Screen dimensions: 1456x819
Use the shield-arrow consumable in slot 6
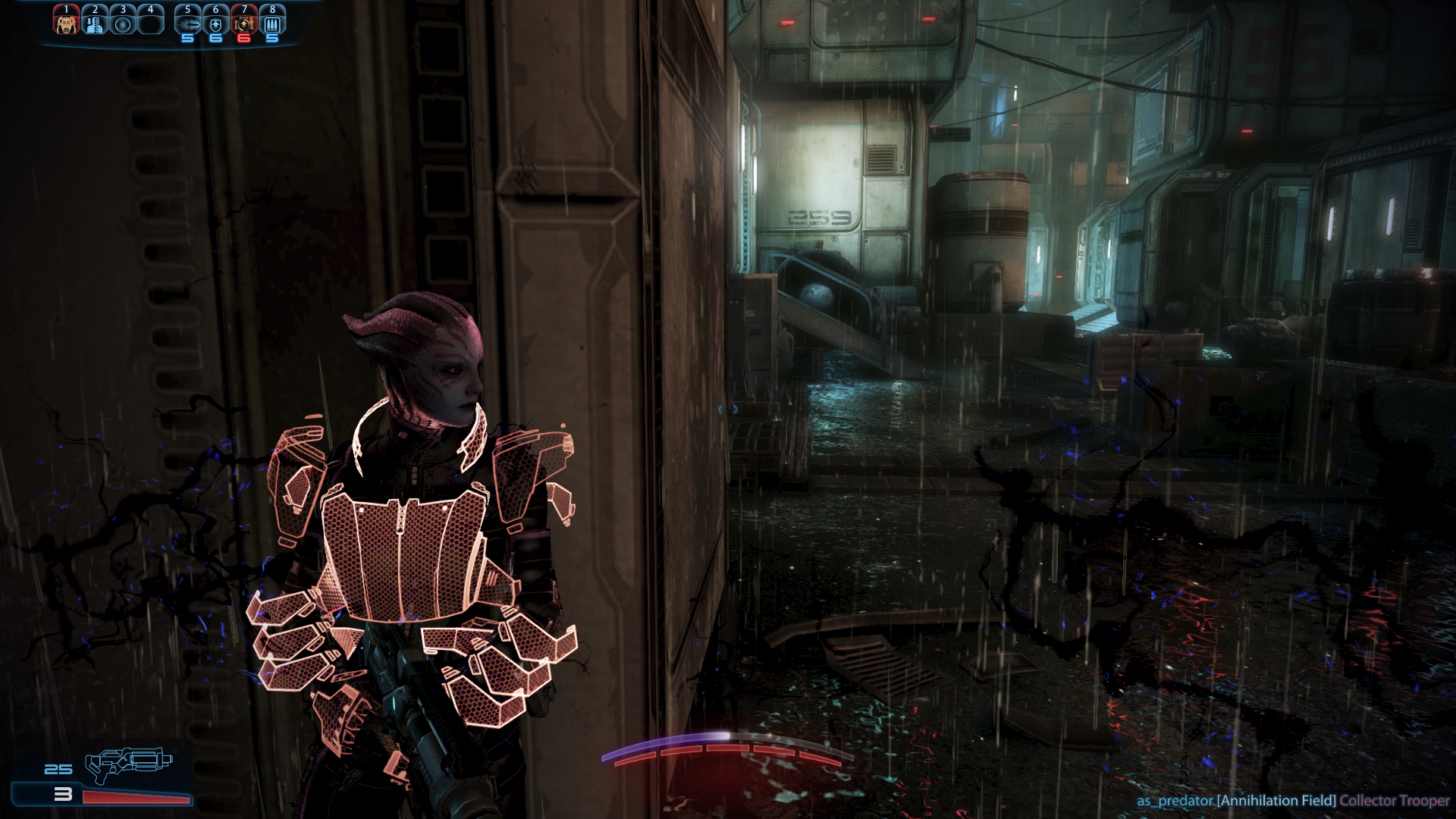[x=216, y=24]
